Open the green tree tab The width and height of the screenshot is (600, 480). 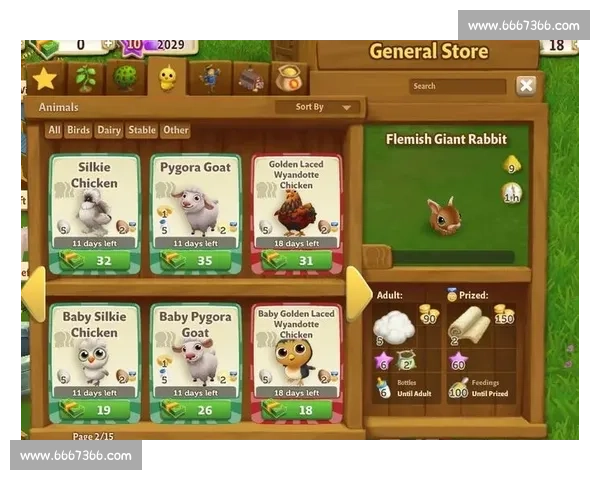pyautogui.click(x=125, y=78)
